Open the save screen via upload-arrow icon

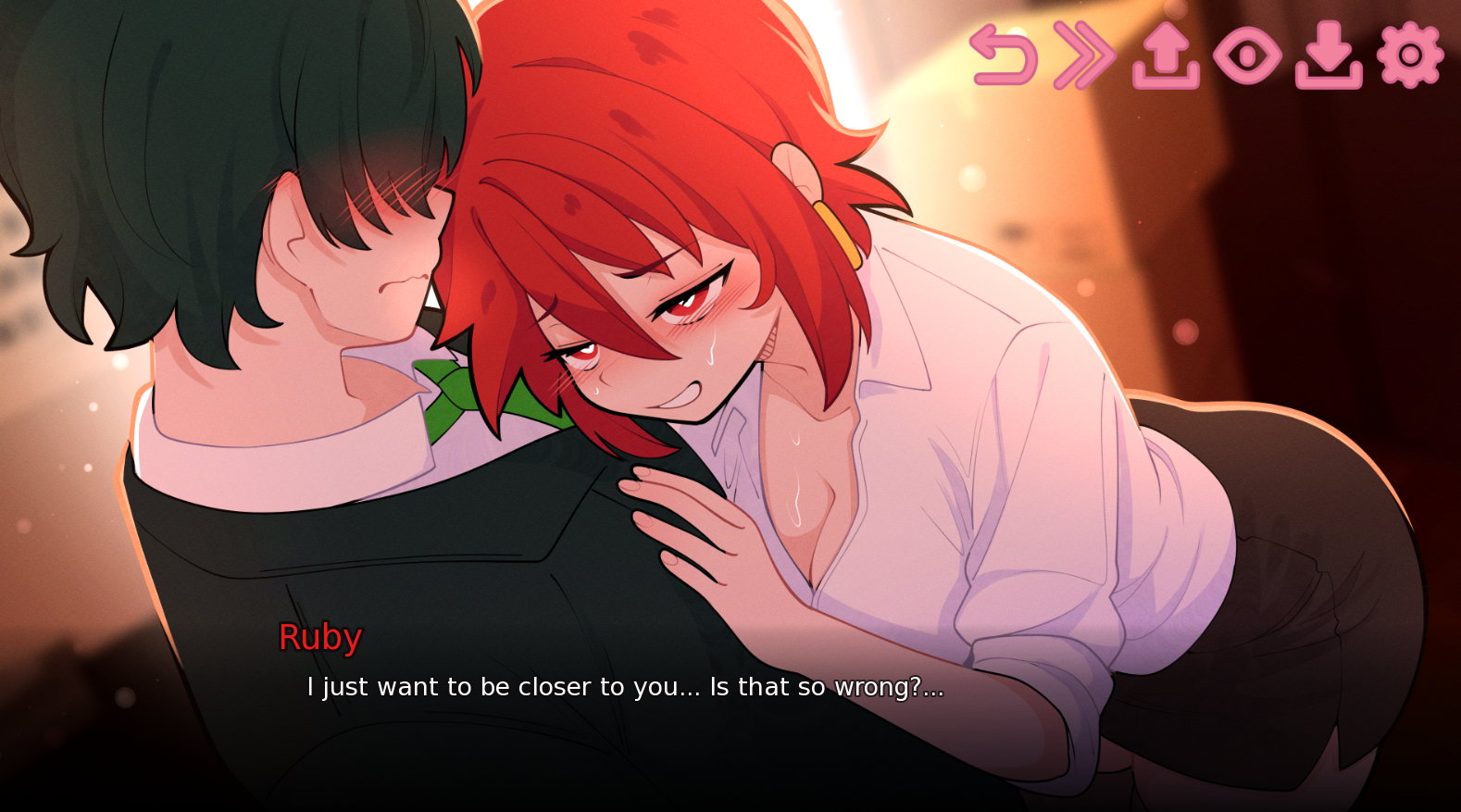1167,56
